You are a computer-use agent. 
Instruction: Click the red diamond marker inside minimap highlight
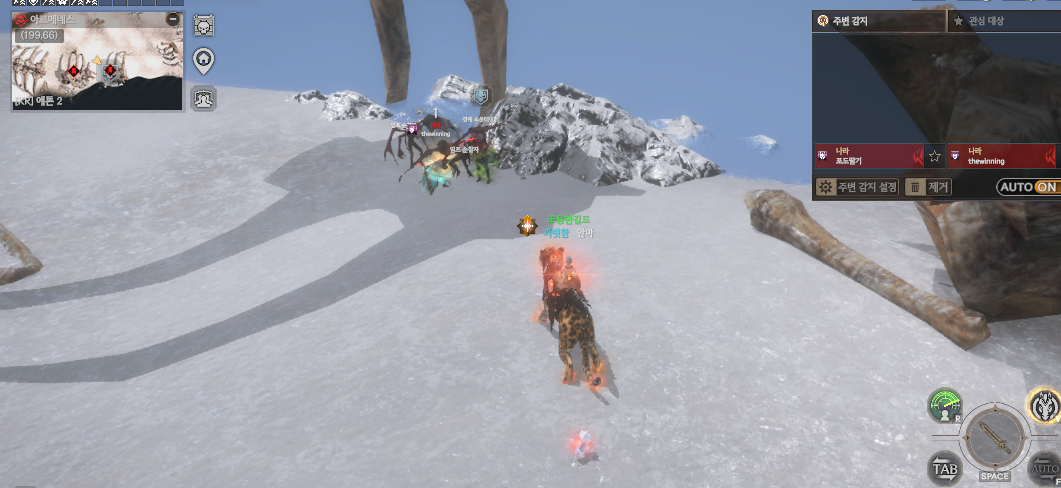pyautogui.click(x=110, y=70)
